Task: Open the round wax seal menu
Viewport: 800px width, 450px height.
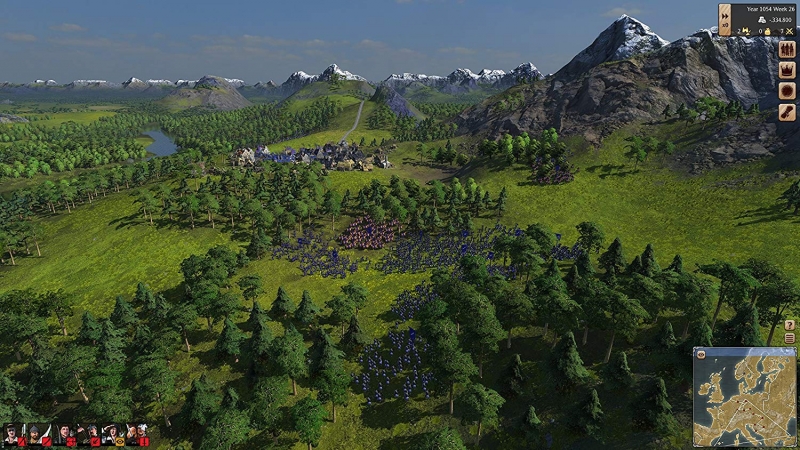Action: pos(787,91)
